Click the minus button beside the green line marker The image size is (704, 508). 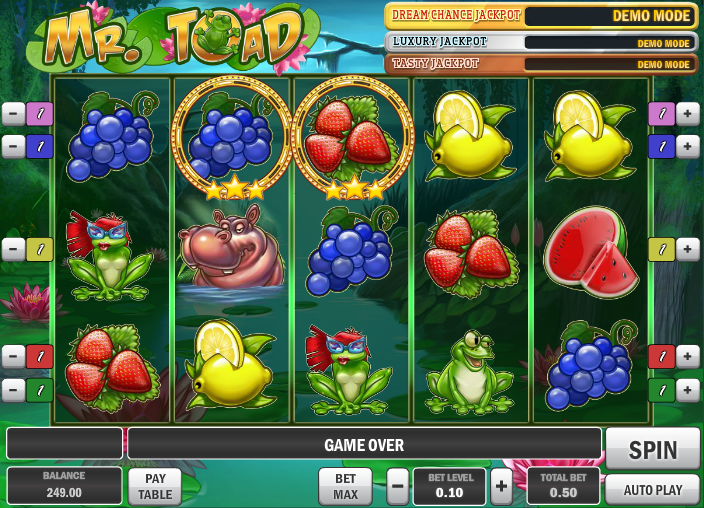[13, 389]
